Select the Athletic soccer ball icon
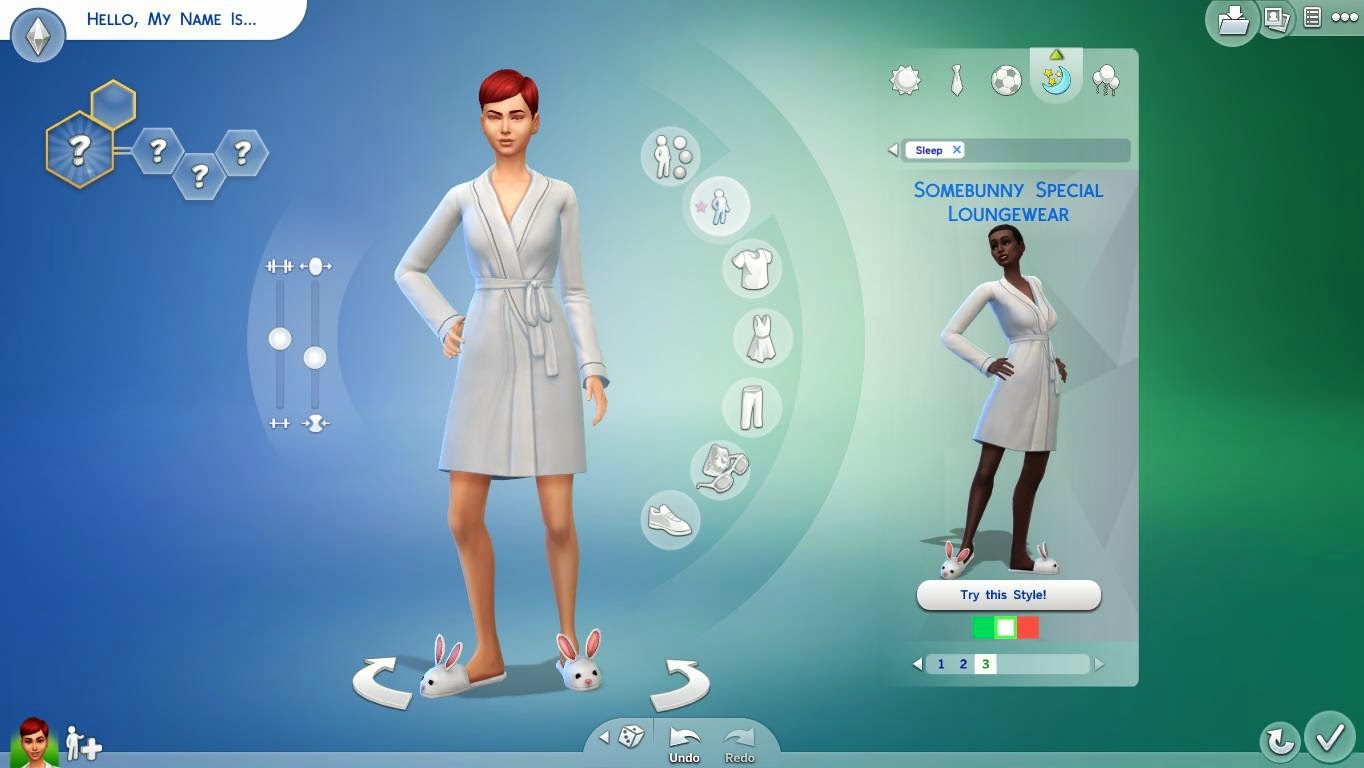Screen dimensions: 1364x768 click(1006, 80)
